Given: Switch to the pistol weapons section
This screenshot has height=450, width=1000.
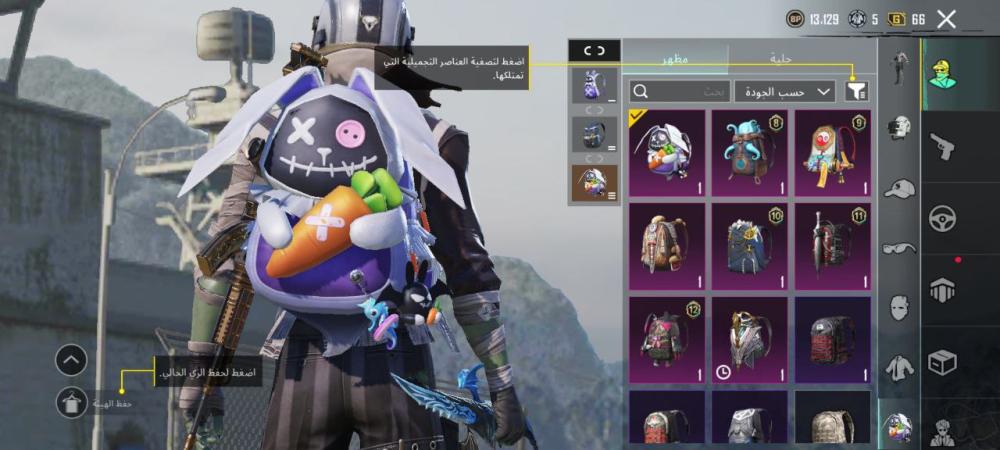Looking at the screenshot, I should click(x=942, y=147).
